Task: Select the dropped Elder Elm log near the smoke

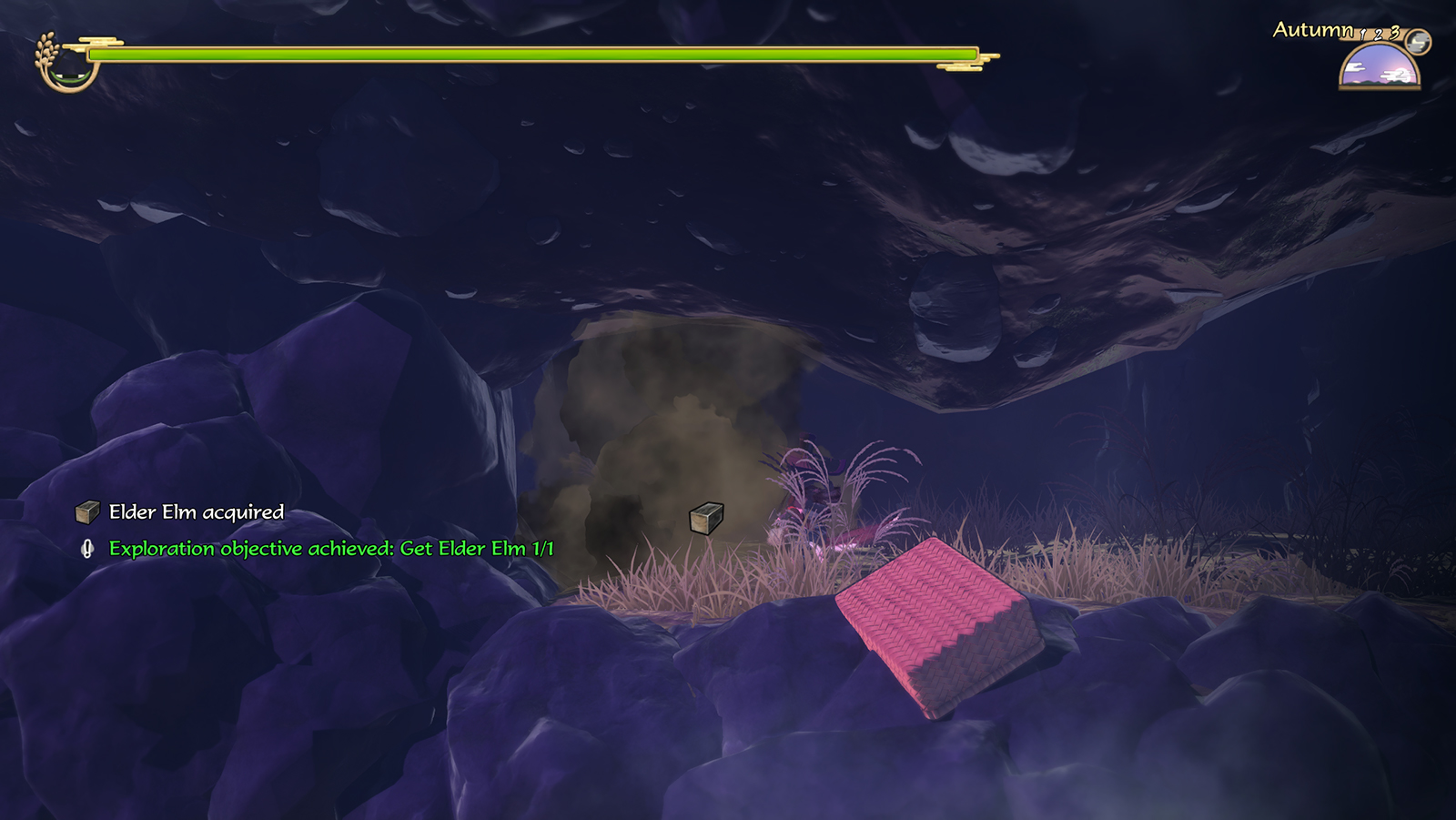Action: pos(705,519)
